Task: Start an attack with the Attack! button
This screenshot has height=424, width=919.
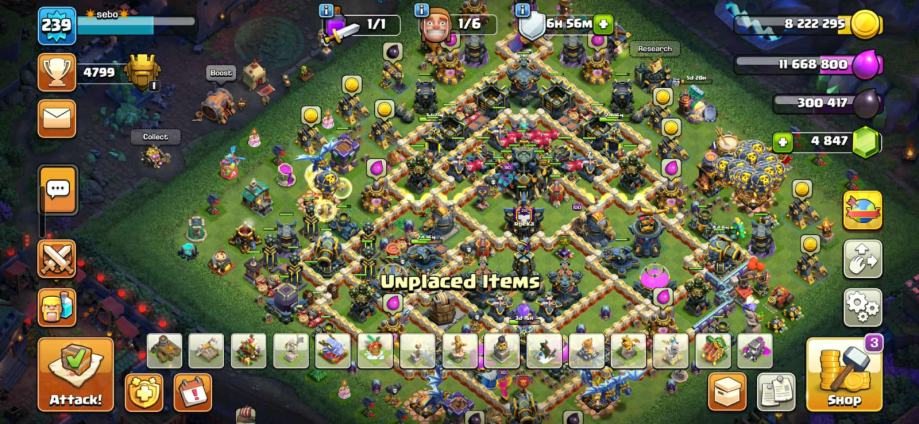Action: tap(75, 374)
